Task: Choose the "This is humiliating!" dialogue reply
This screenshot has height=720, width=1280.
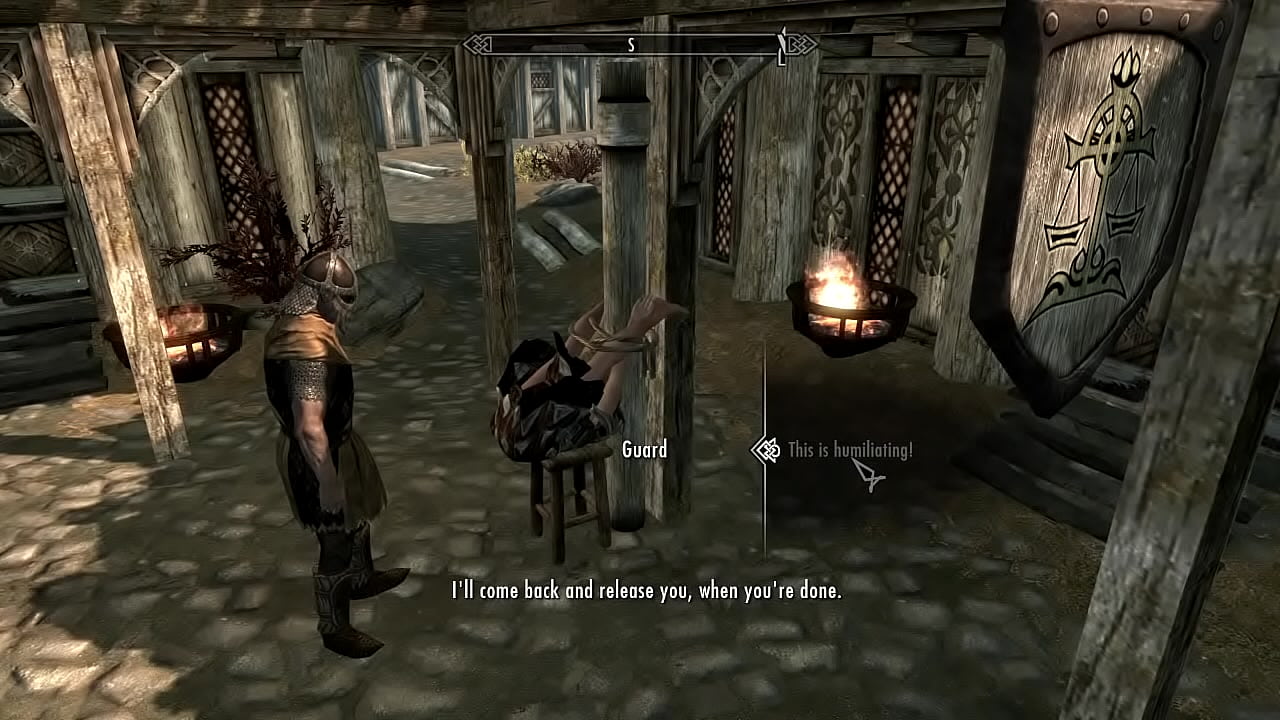Action: [849, 450]
